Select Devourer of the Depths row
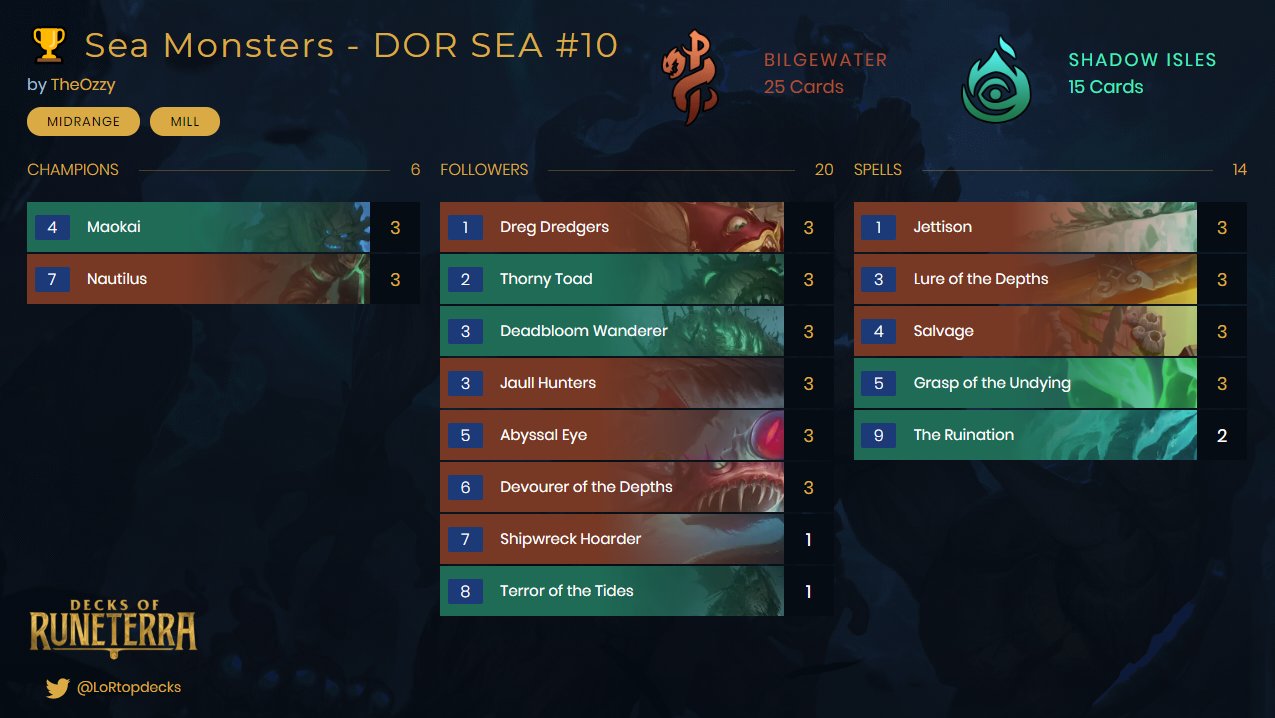Screen dimensions: 1275x718 [611, 488]
